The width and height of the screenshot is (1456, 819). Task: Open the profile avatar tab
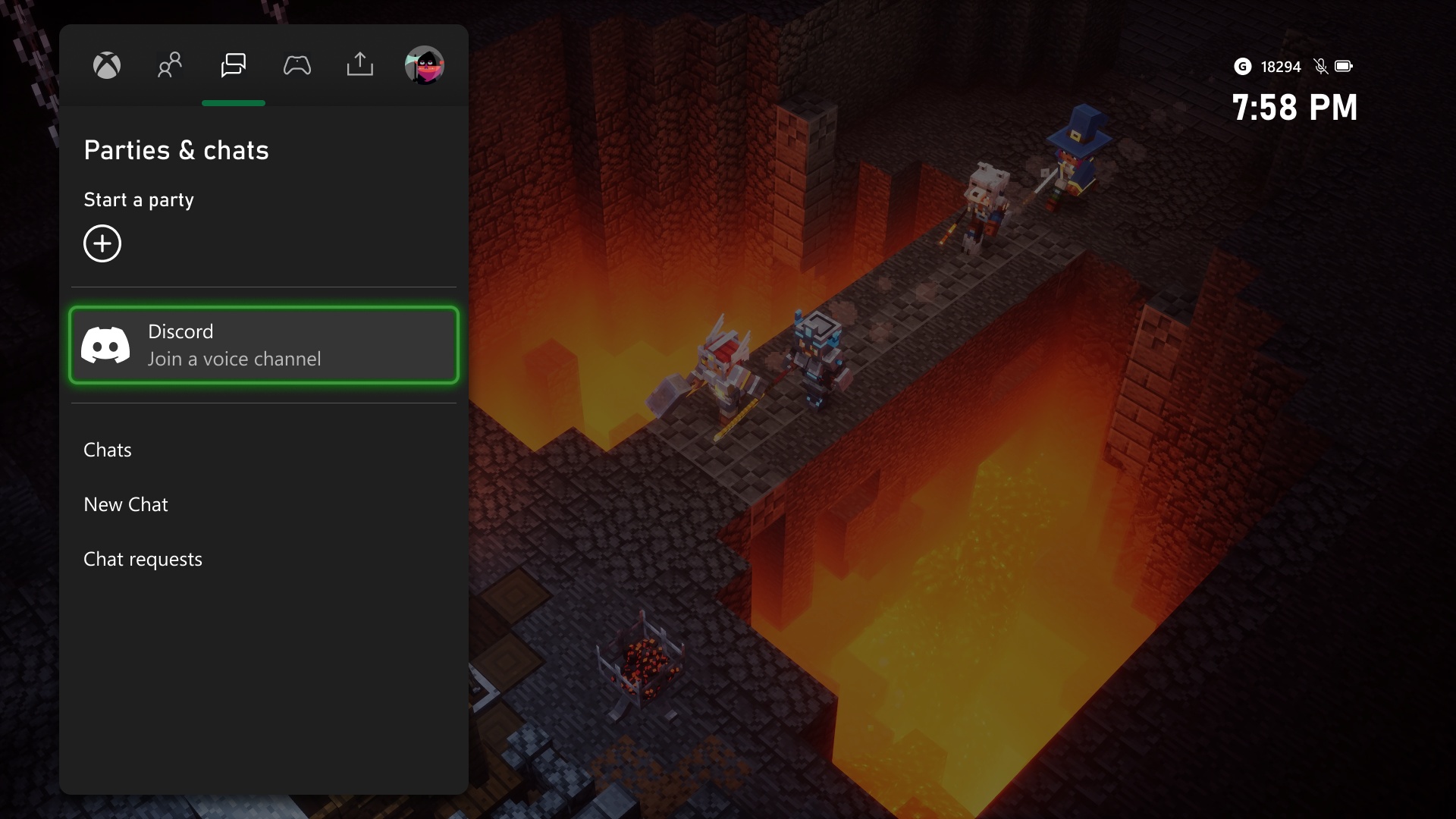[424, 66]
